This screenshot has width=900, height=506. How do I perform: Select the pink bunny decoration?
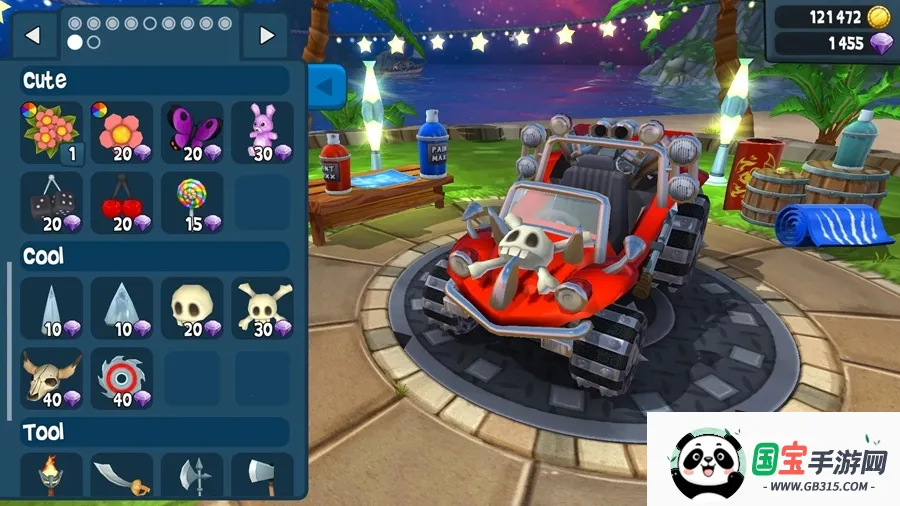(x=262, y=132)
